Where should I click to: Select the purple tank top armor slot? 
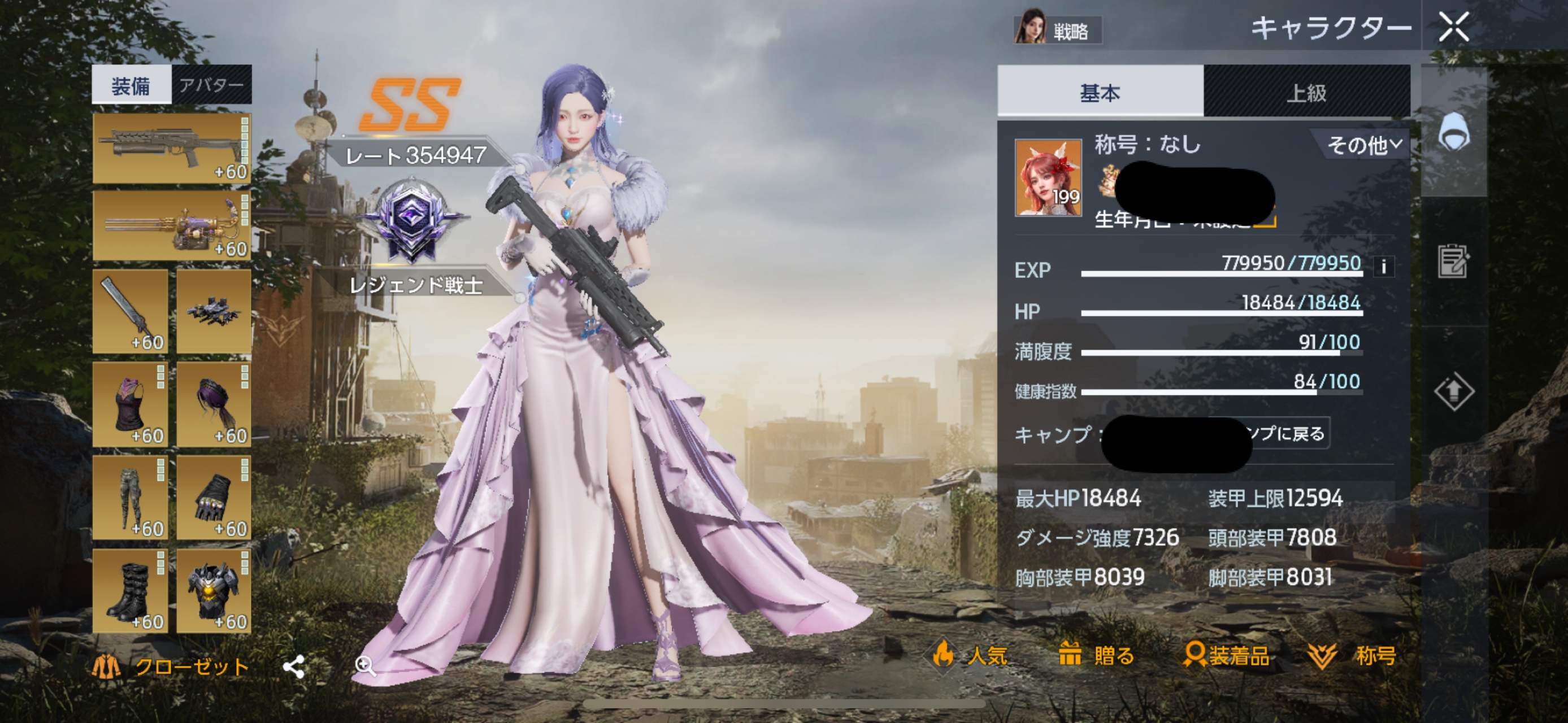tap(131, 404)
